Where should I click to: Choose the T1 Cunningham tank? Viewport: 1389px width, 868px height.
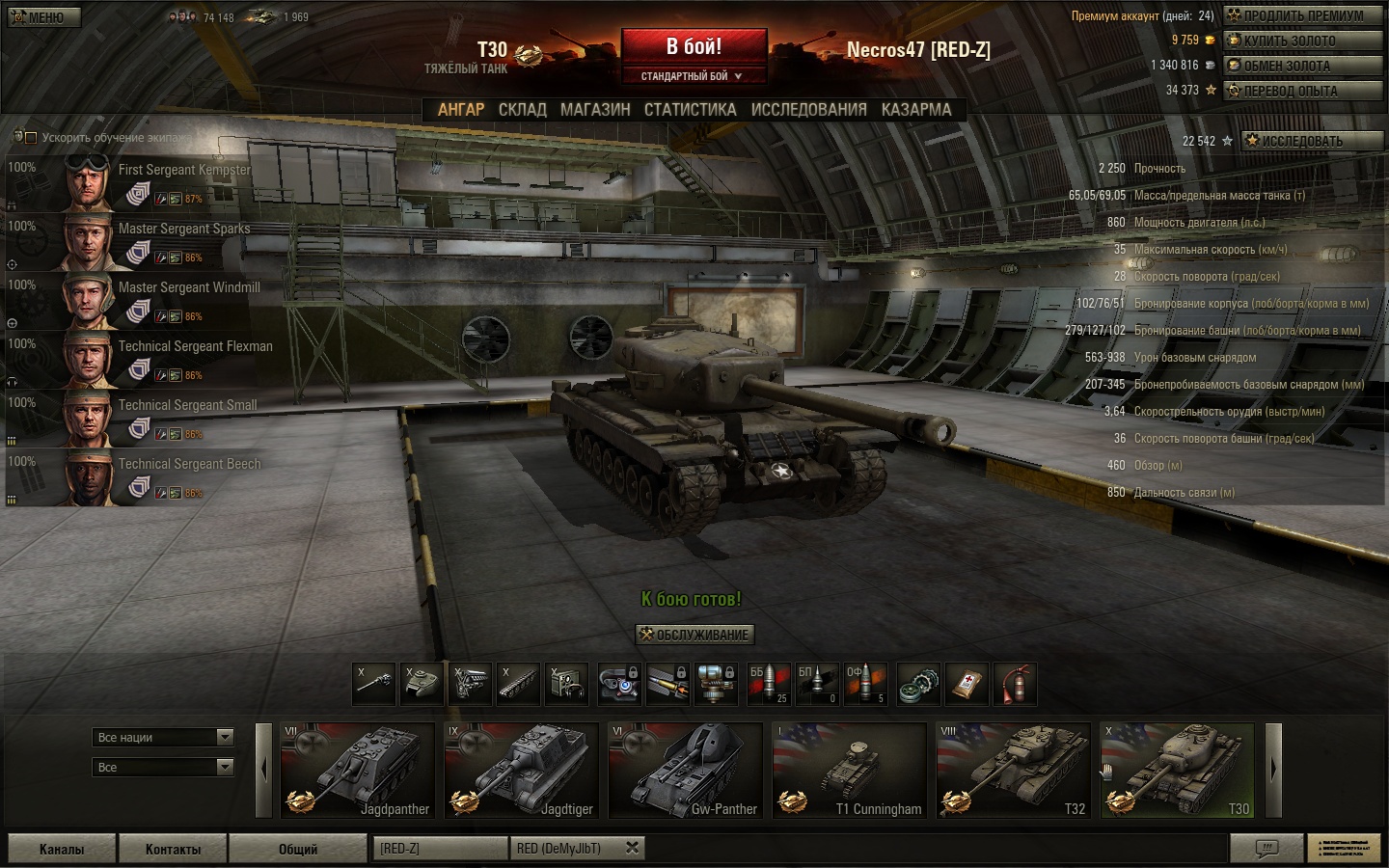click(849, 771)
